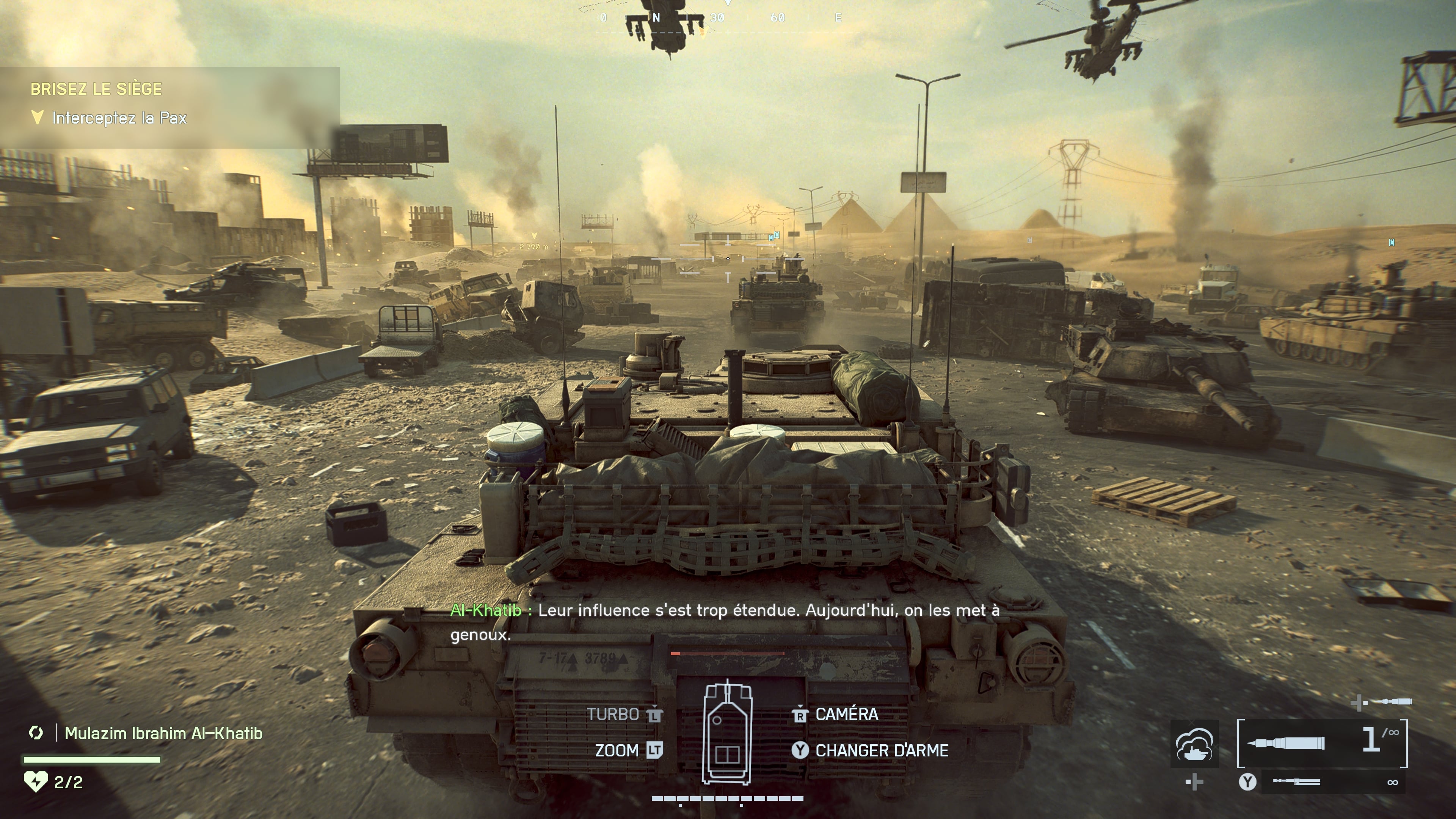Click the Brisez le Siège mission title

pyautogui.click(x=96, y=89)
